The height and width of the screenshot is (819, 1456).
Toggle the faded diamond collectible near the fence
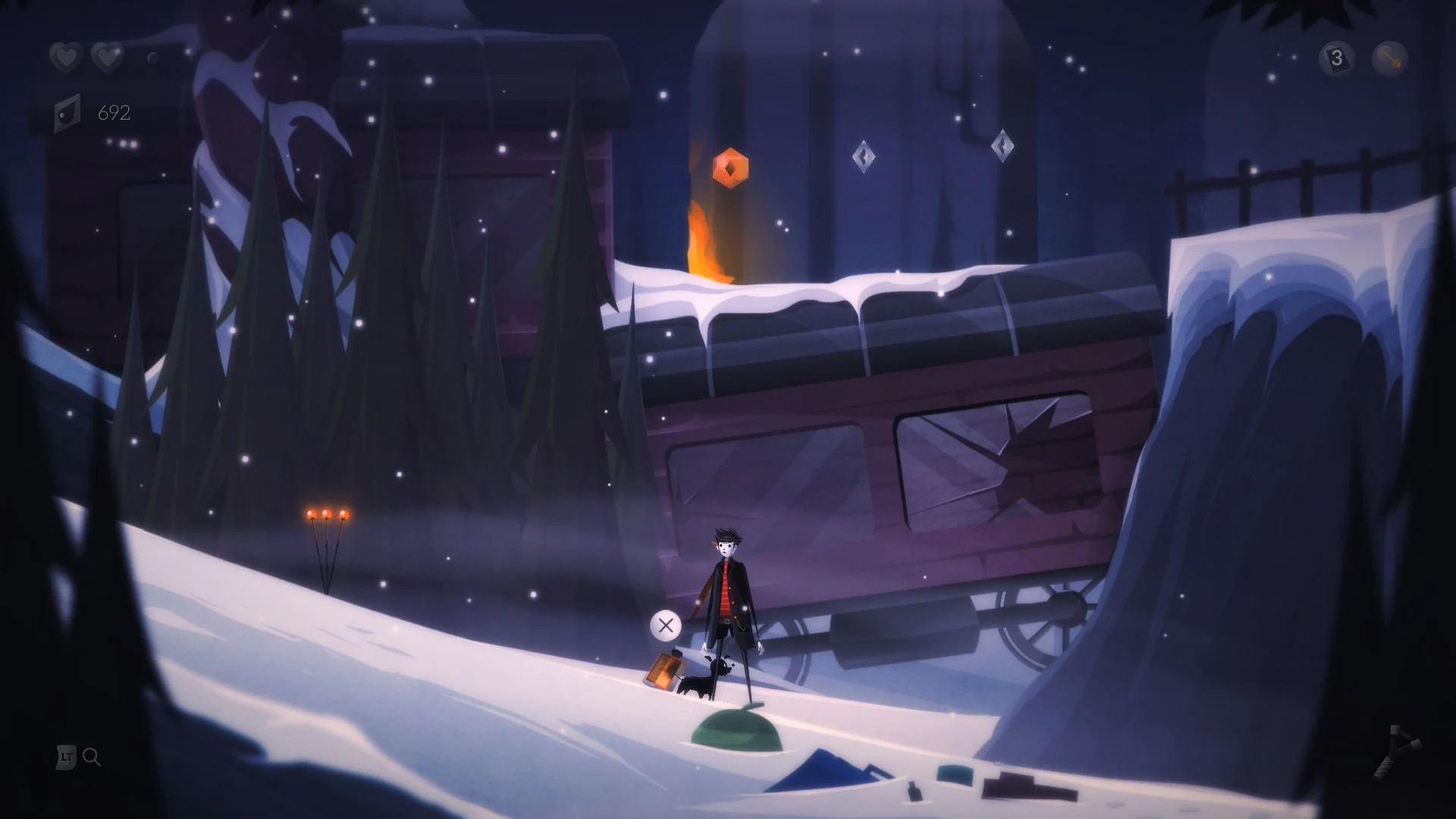[x=1003, y=144]
